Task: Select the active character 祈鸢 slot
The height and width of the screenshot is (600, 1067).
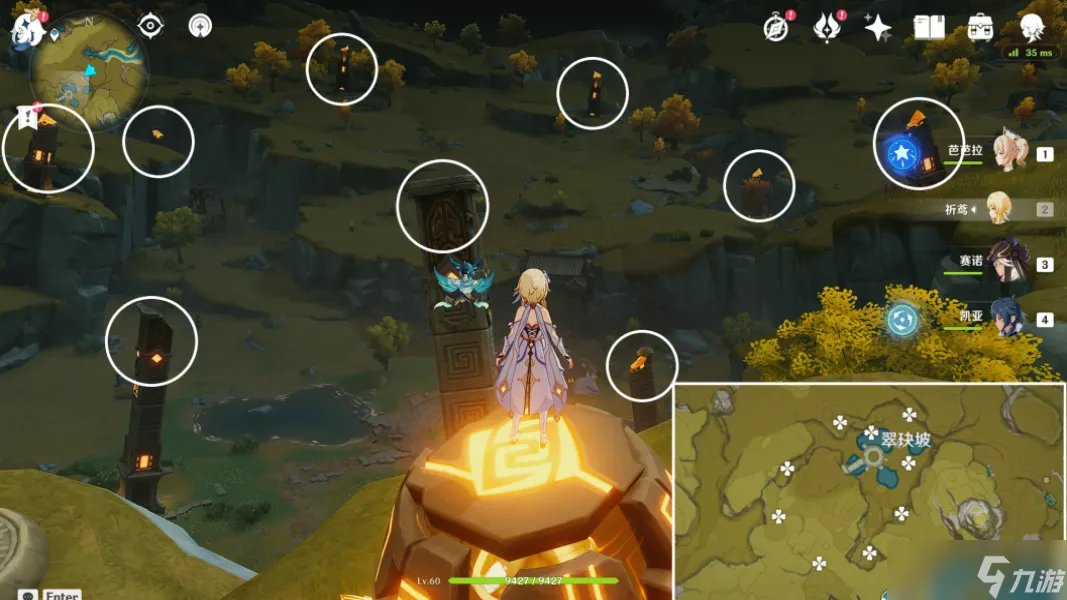Action: click(1001, 209)
